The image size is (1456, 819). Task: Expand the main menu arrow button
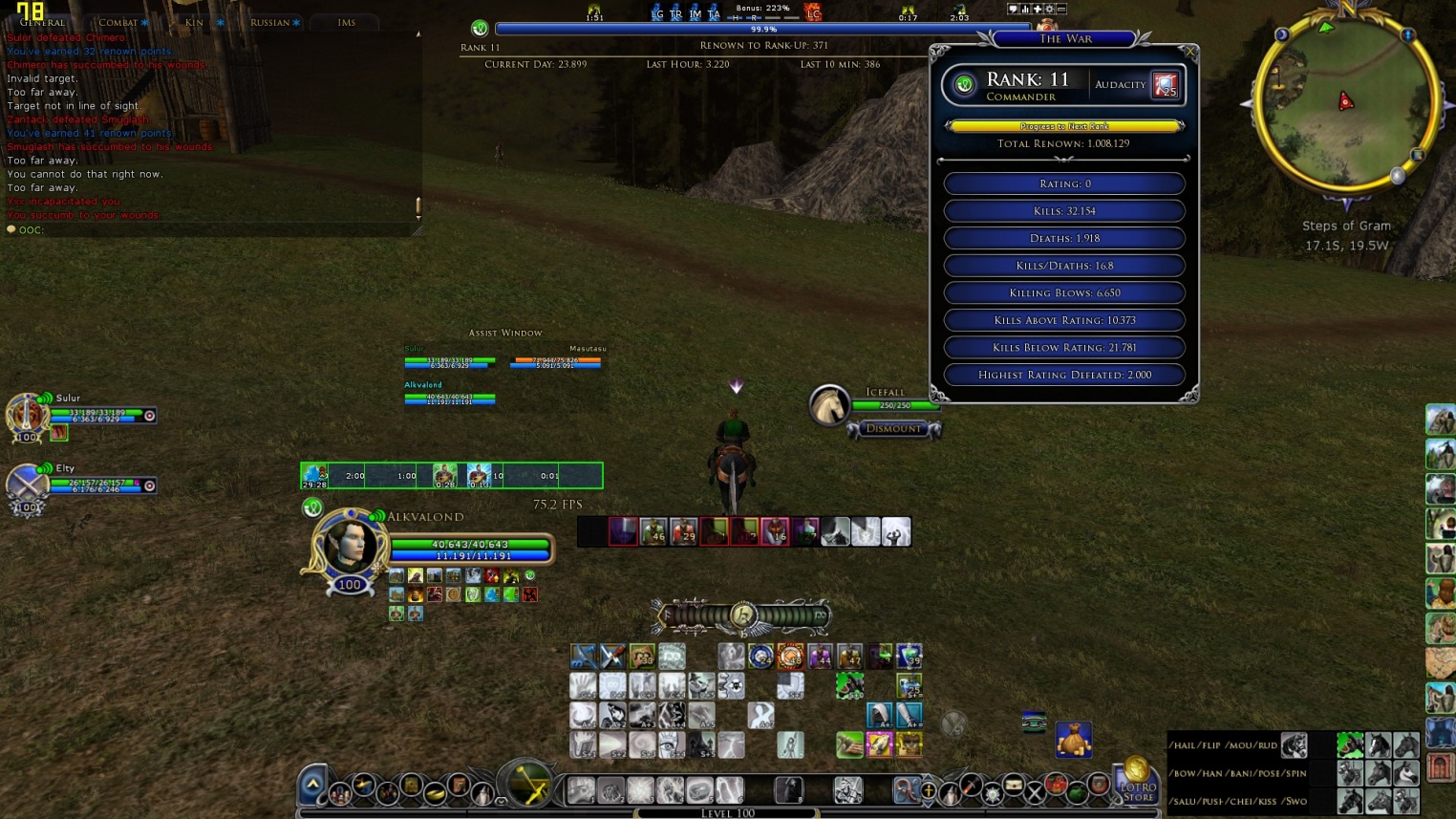(x=312, y=785)
